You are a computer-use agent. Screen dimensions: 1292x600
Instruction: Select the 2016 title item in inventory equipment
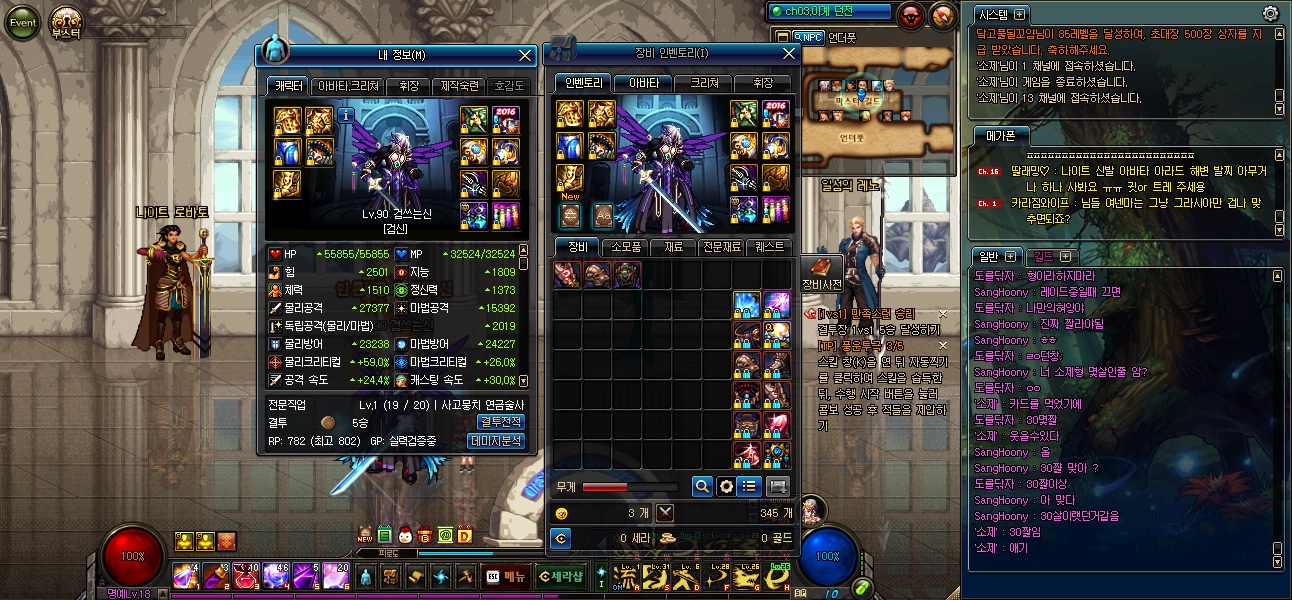click(776, 115)
